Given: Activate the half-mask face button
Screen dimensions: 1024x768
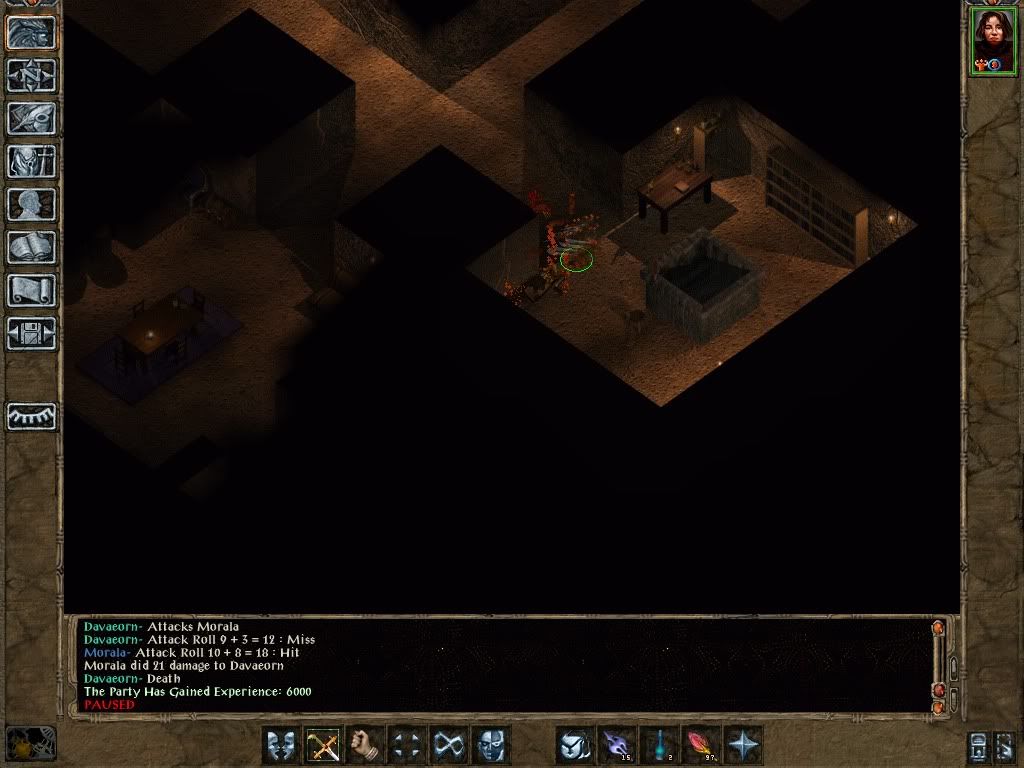Looking at the screenshot, I should (490, 745).
